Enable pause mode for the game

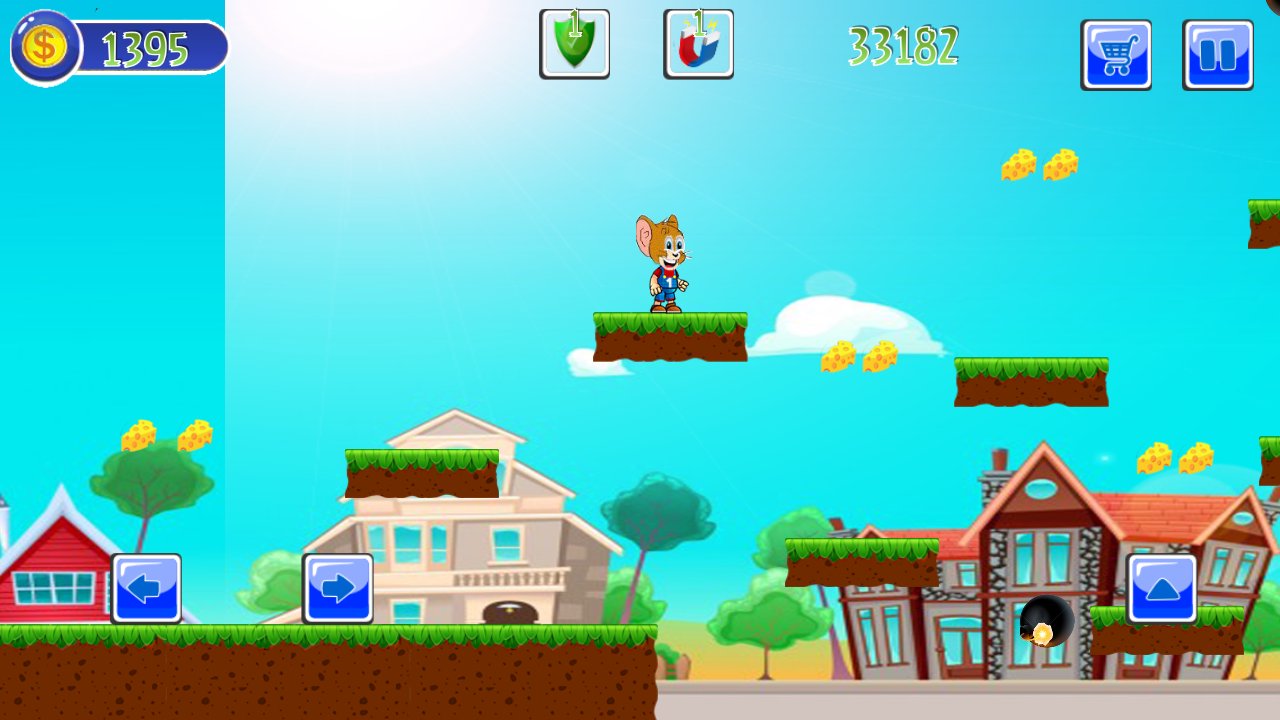(x=1218, y=55)
